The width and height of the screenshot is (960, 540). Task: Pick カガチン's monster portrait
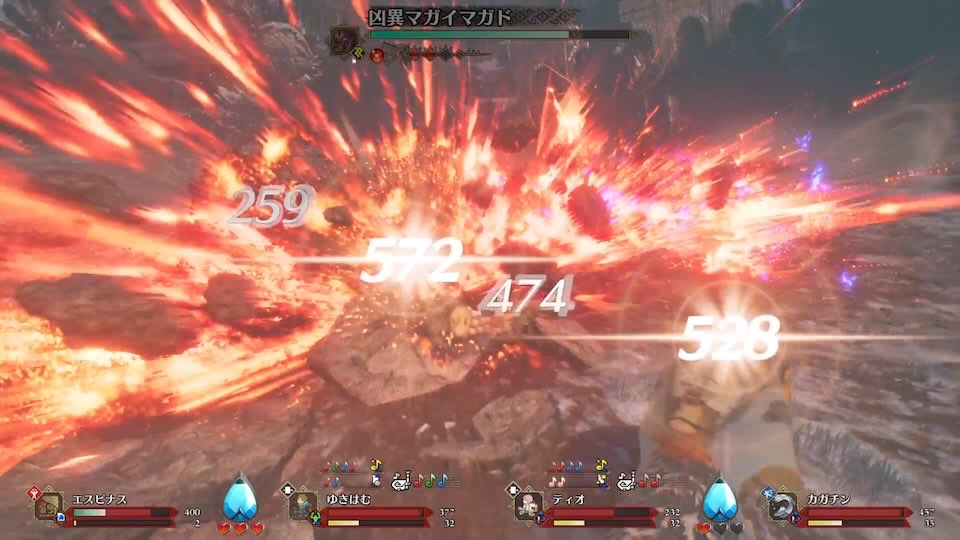click(x=781, y=506)
